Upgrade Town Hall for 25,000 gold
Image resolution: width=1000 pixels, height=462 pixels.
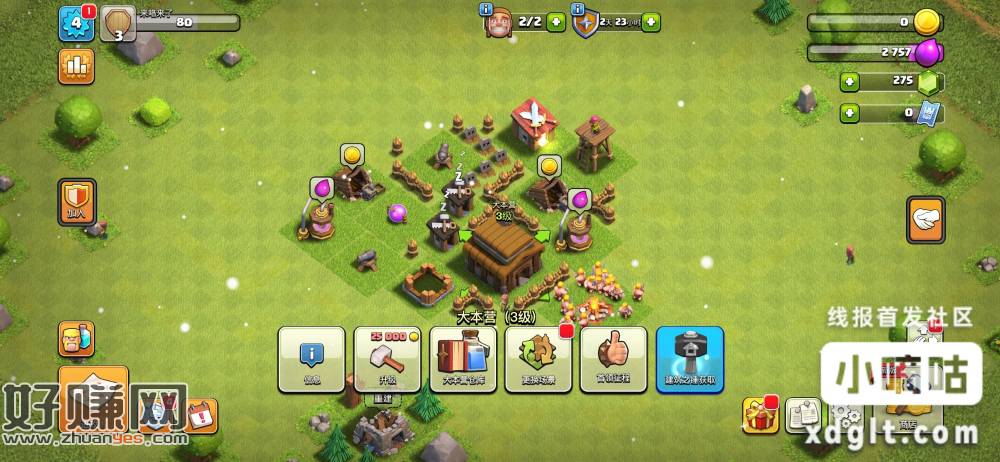pos(386,358)
